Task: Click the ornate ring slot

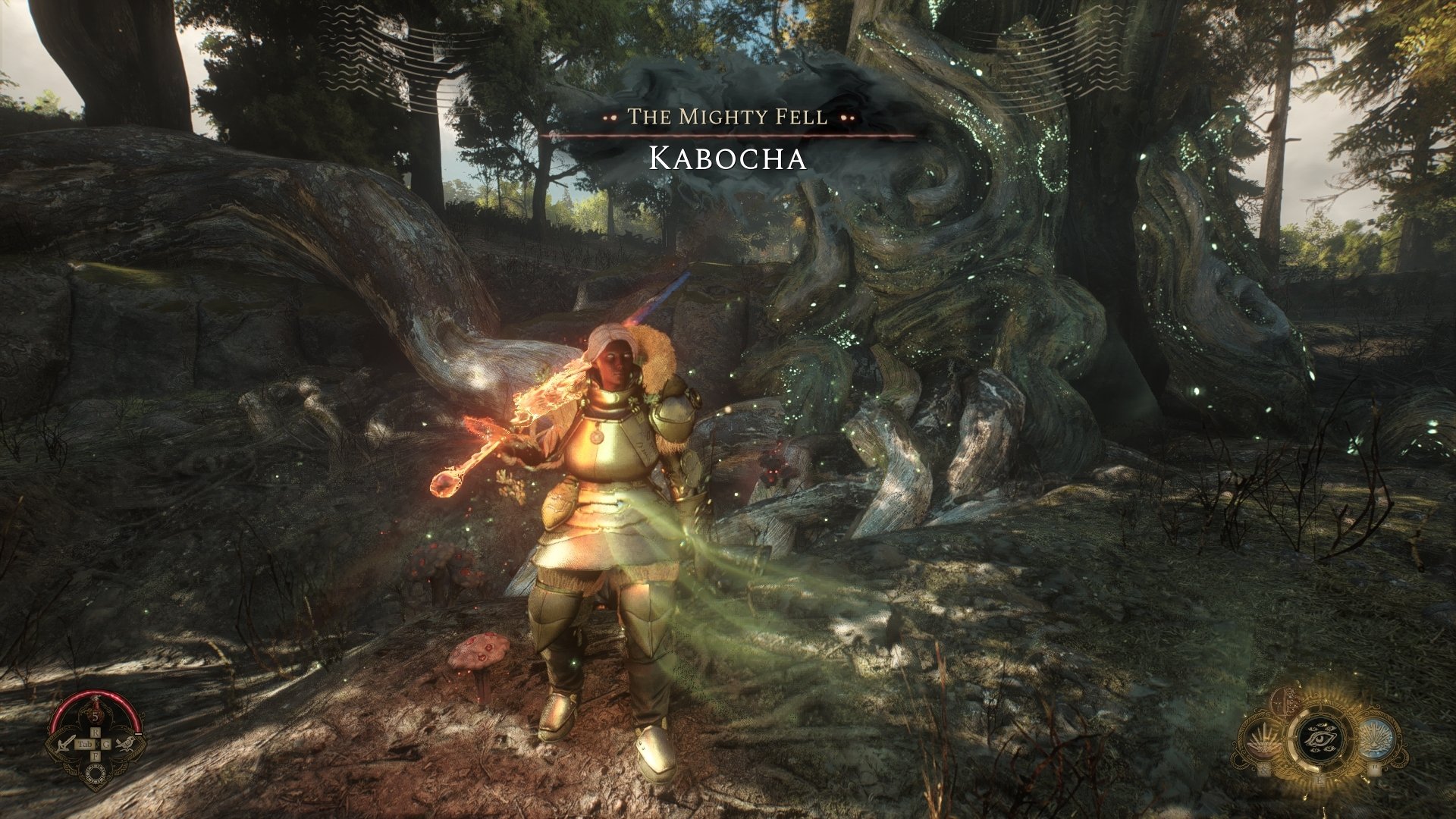Action: point(96,773)
